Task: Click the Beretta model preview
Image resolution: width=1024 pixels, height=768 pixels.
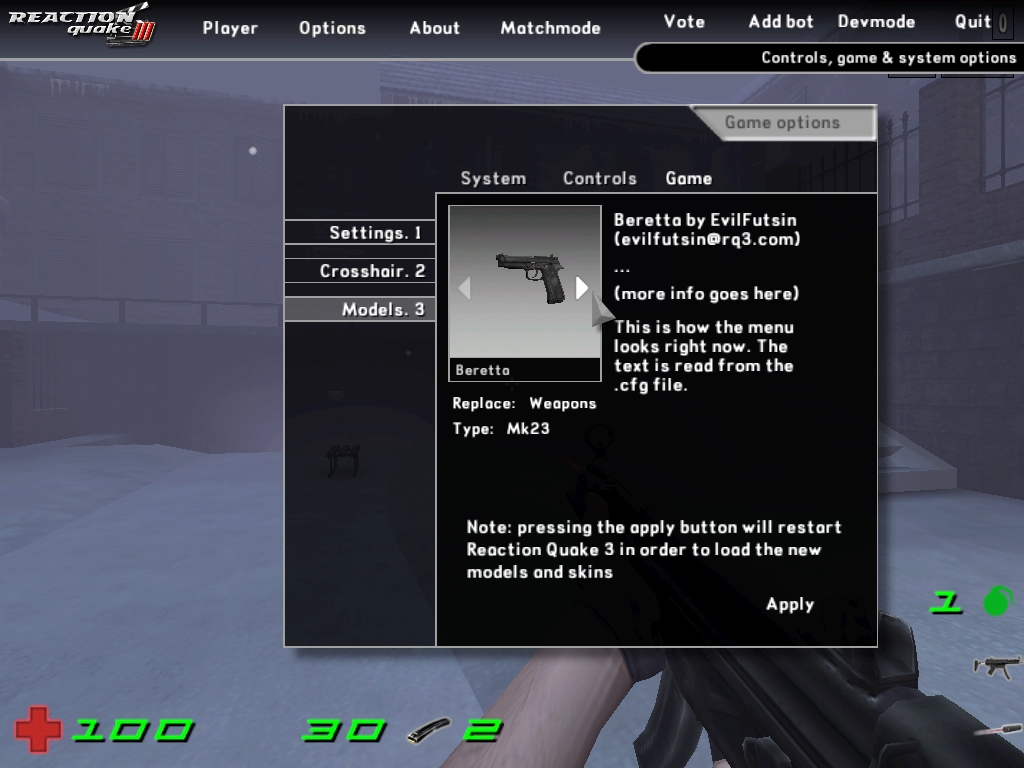Action: pos(524,280)
